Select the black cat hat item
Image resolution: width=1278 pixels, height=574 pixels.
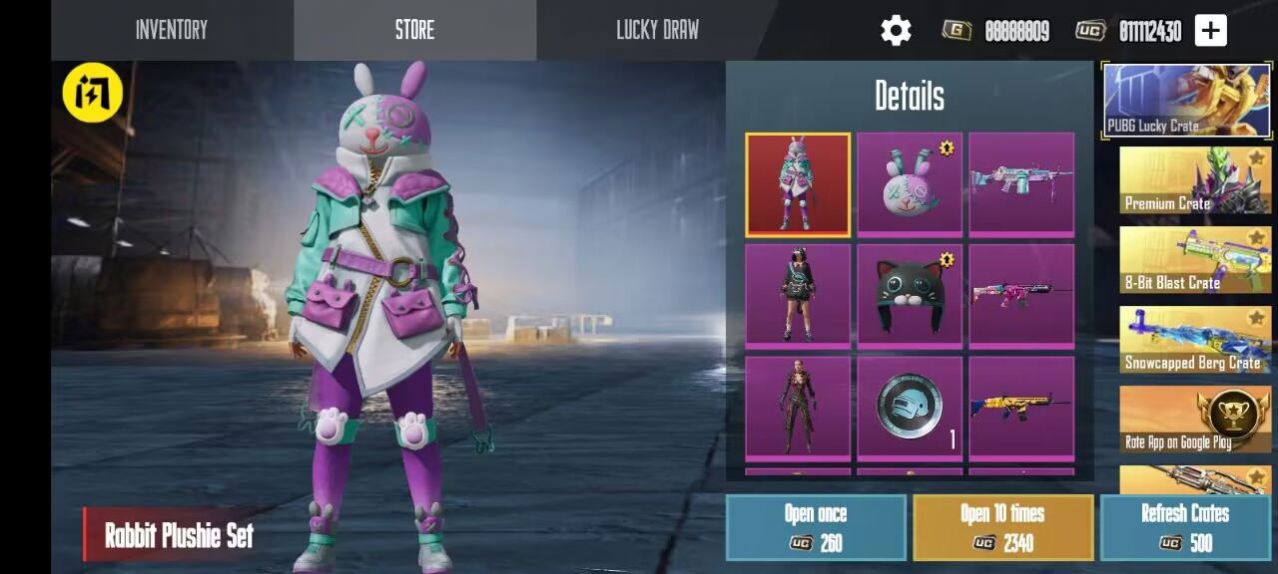point(909,296)
